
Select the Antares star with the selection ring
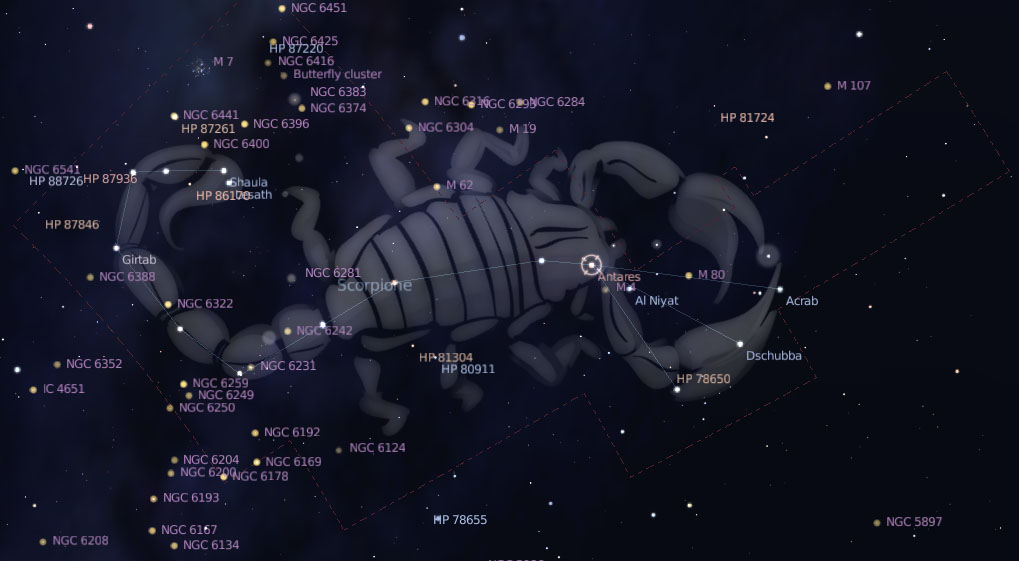(x=591, y=265)
